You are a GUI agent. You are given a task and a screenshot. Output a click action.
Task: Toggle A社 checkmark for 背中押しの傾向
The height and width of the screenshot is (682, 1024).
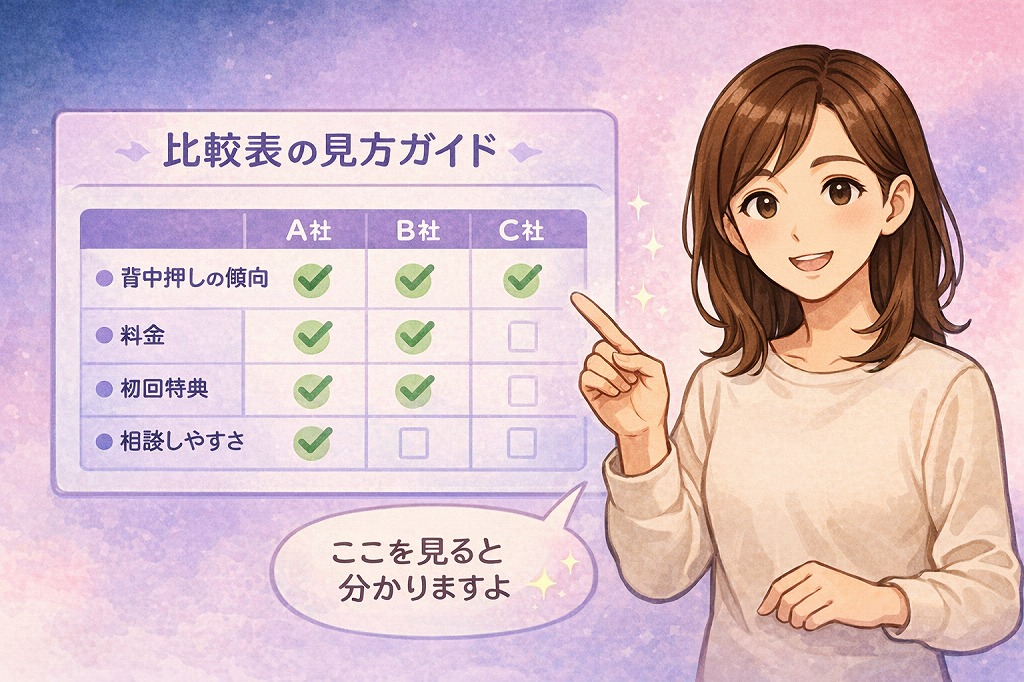pos(312,281)
